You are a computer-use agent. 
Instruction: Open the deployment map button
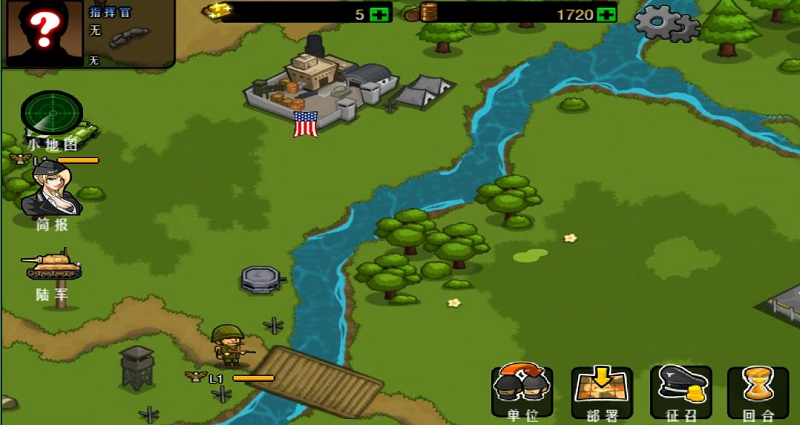(x=602, y=390)
